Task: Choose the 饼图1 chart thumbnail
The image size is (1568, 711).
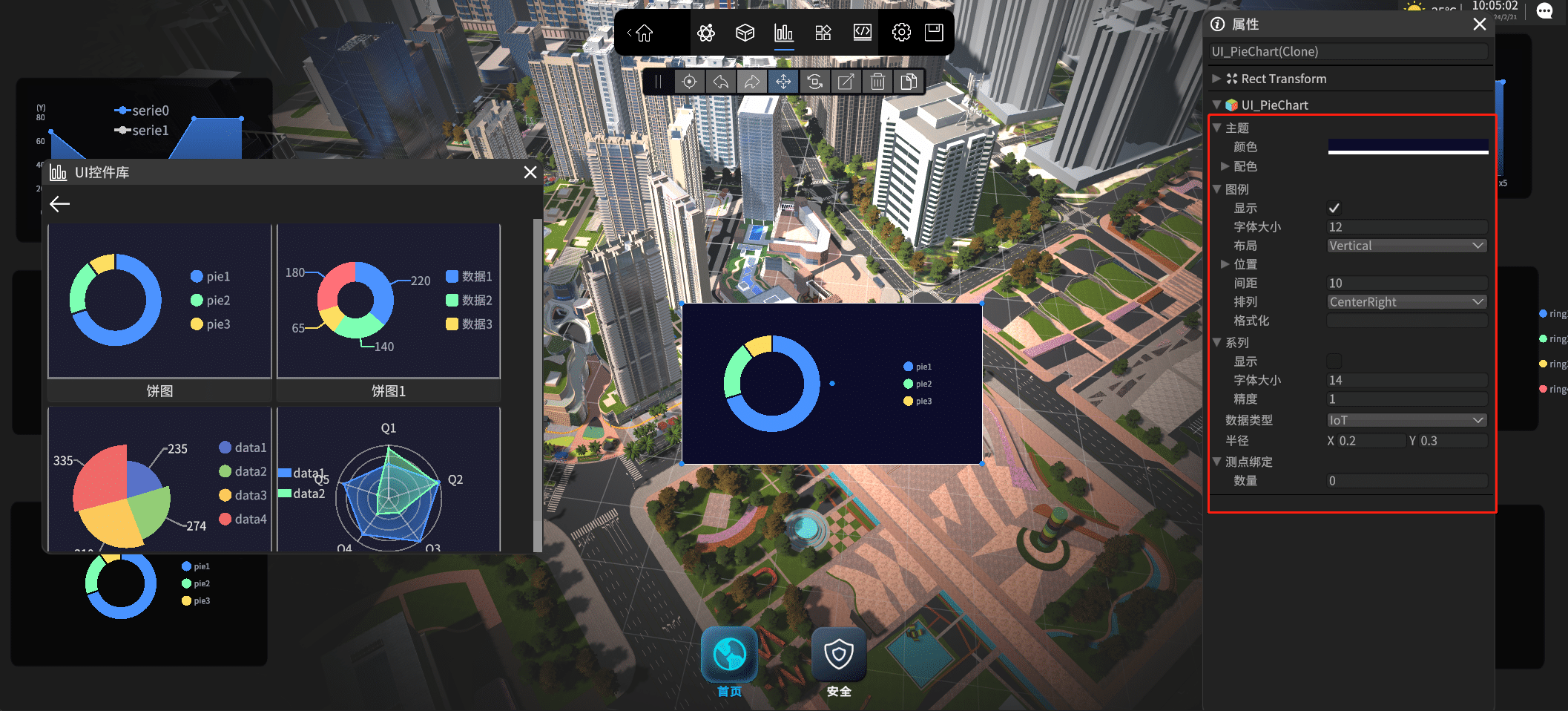Action: coord(389,301)
